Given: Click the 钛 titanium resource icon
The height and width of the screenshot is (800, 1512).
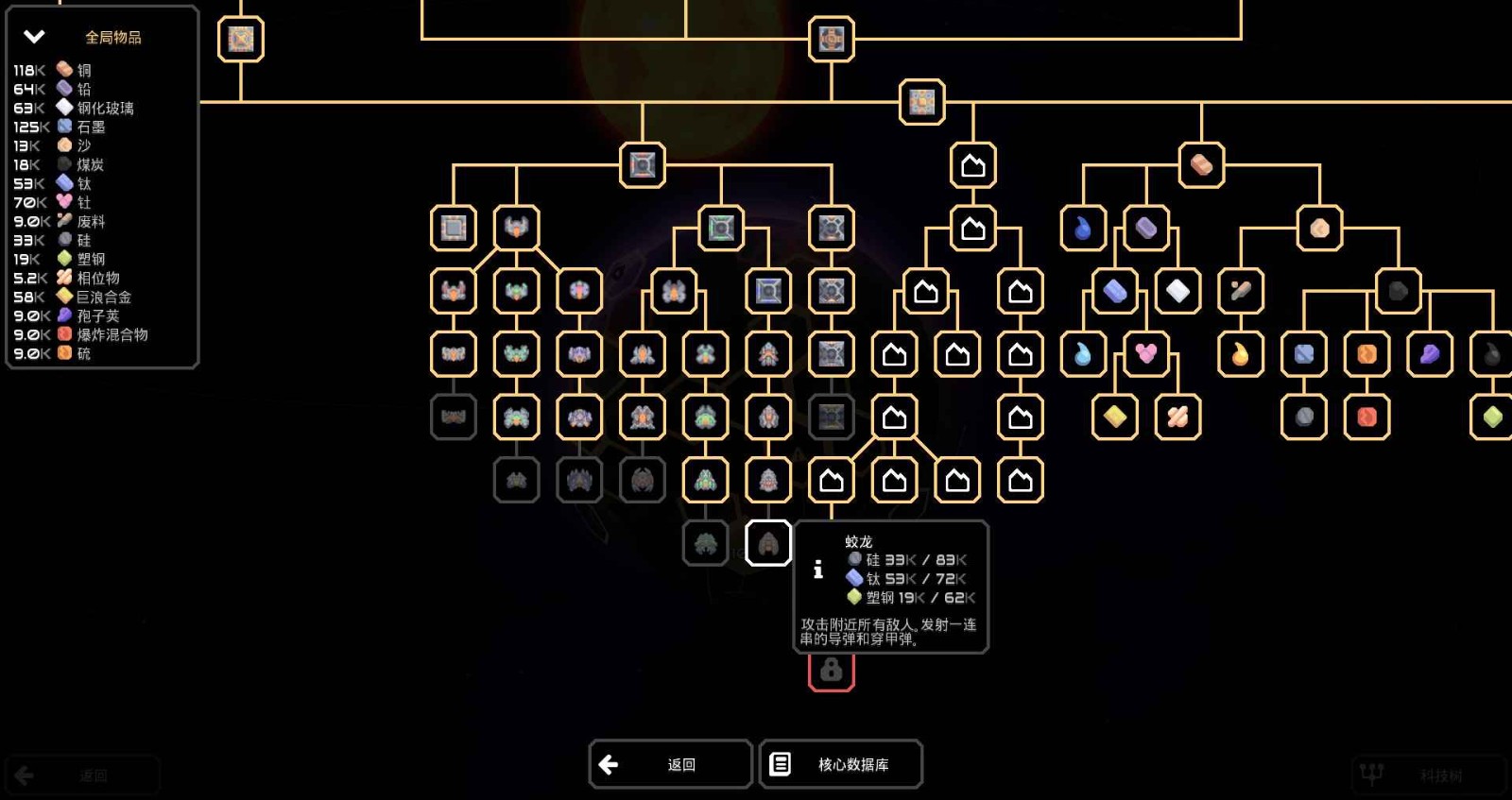Looking at the screenshot, I should [x=62, y=183].
